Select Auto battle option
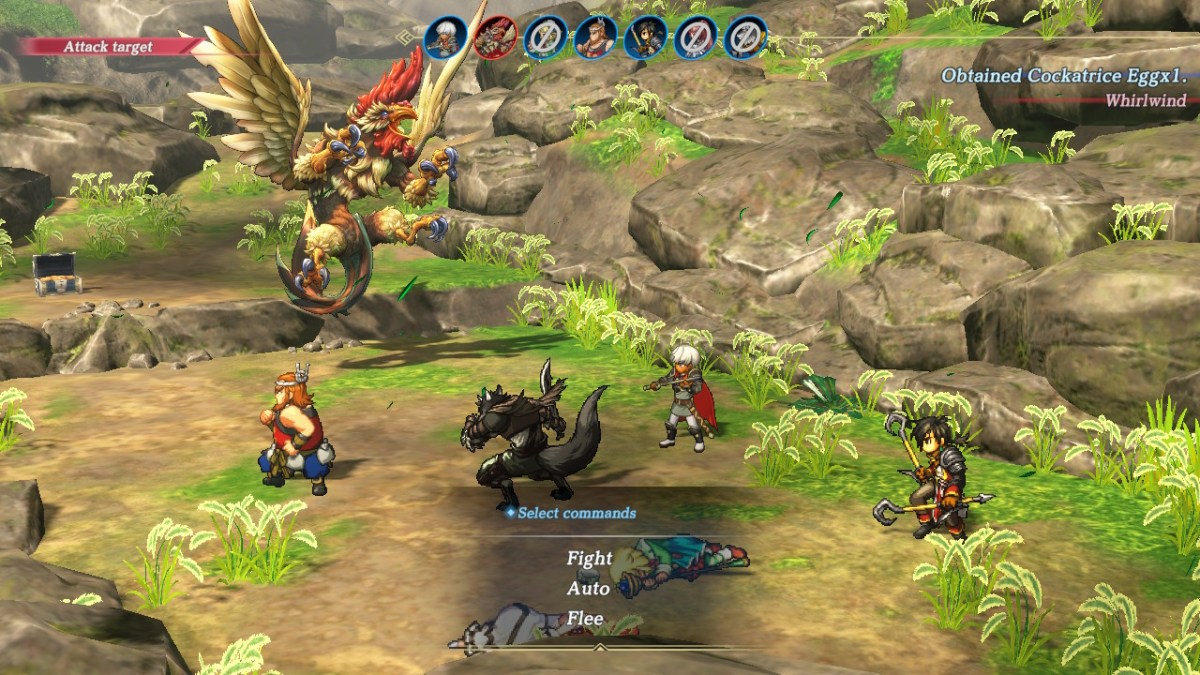Image resolution: width=1200 pixels, height=675 pixels. tap(588, 588)
